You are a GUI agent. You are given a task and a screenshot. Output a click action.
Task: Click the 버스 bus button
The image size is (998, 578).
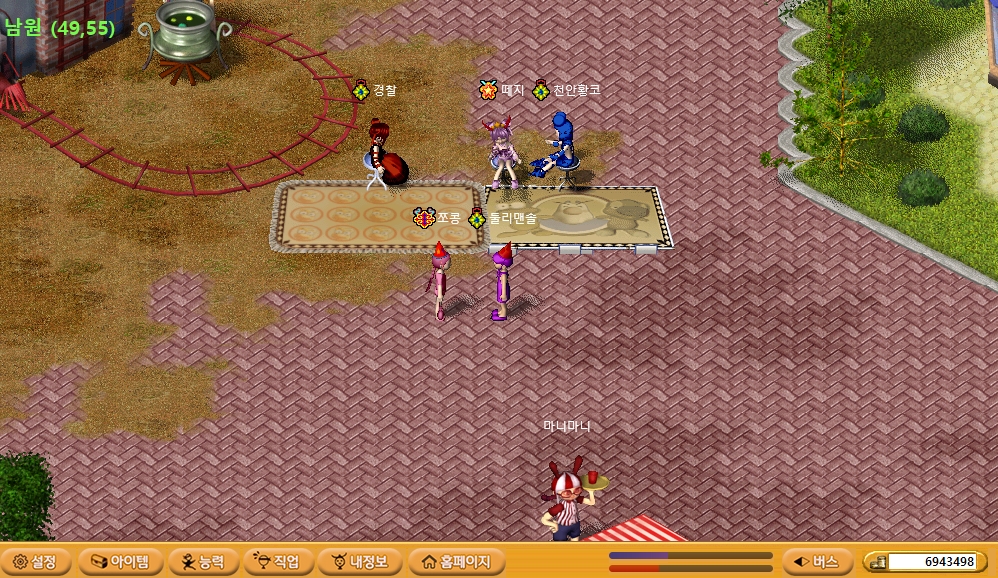coord(817,561)
